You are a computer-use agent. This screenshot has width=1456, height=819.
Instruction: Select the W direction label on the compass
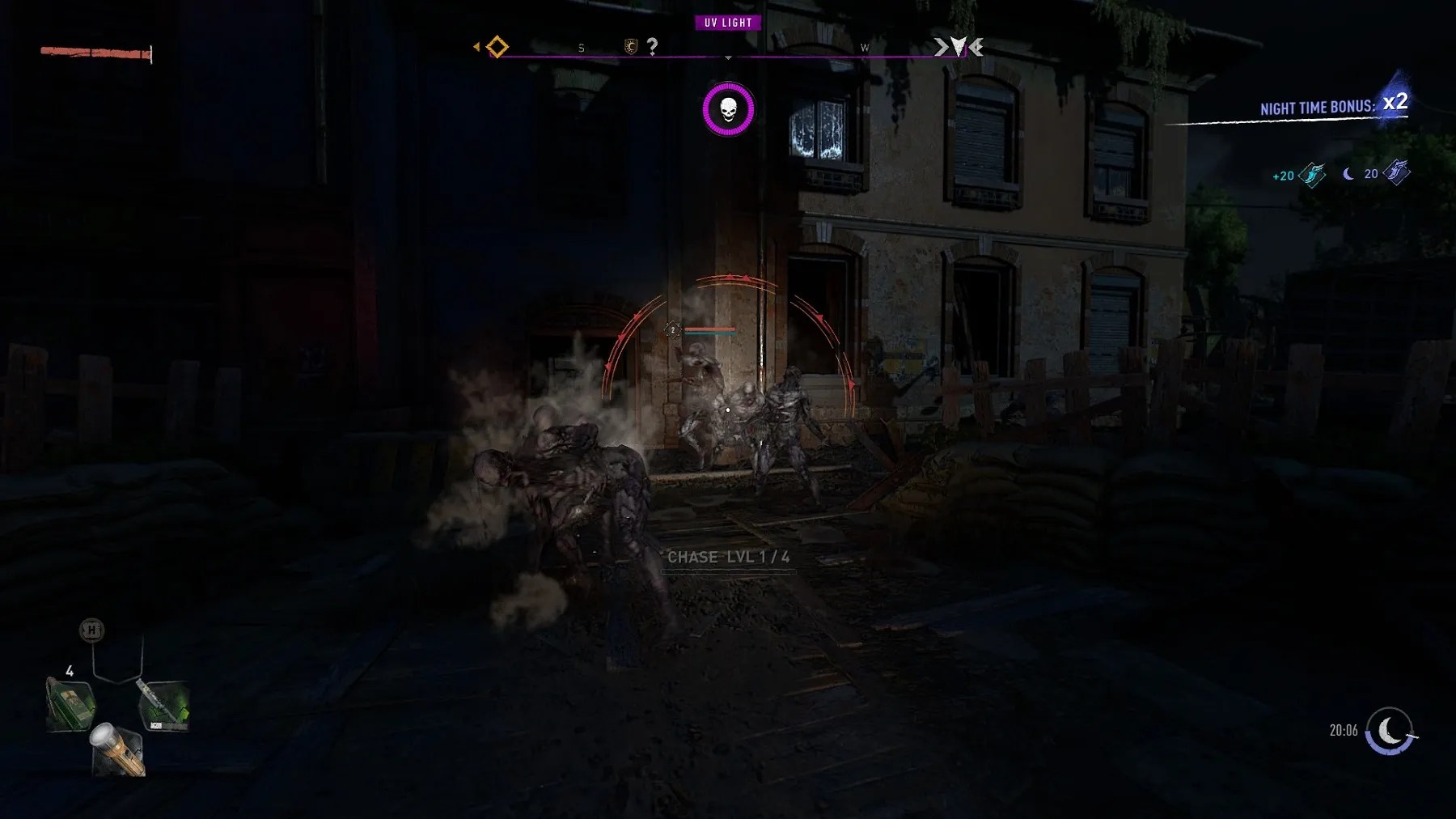point(865,48)
